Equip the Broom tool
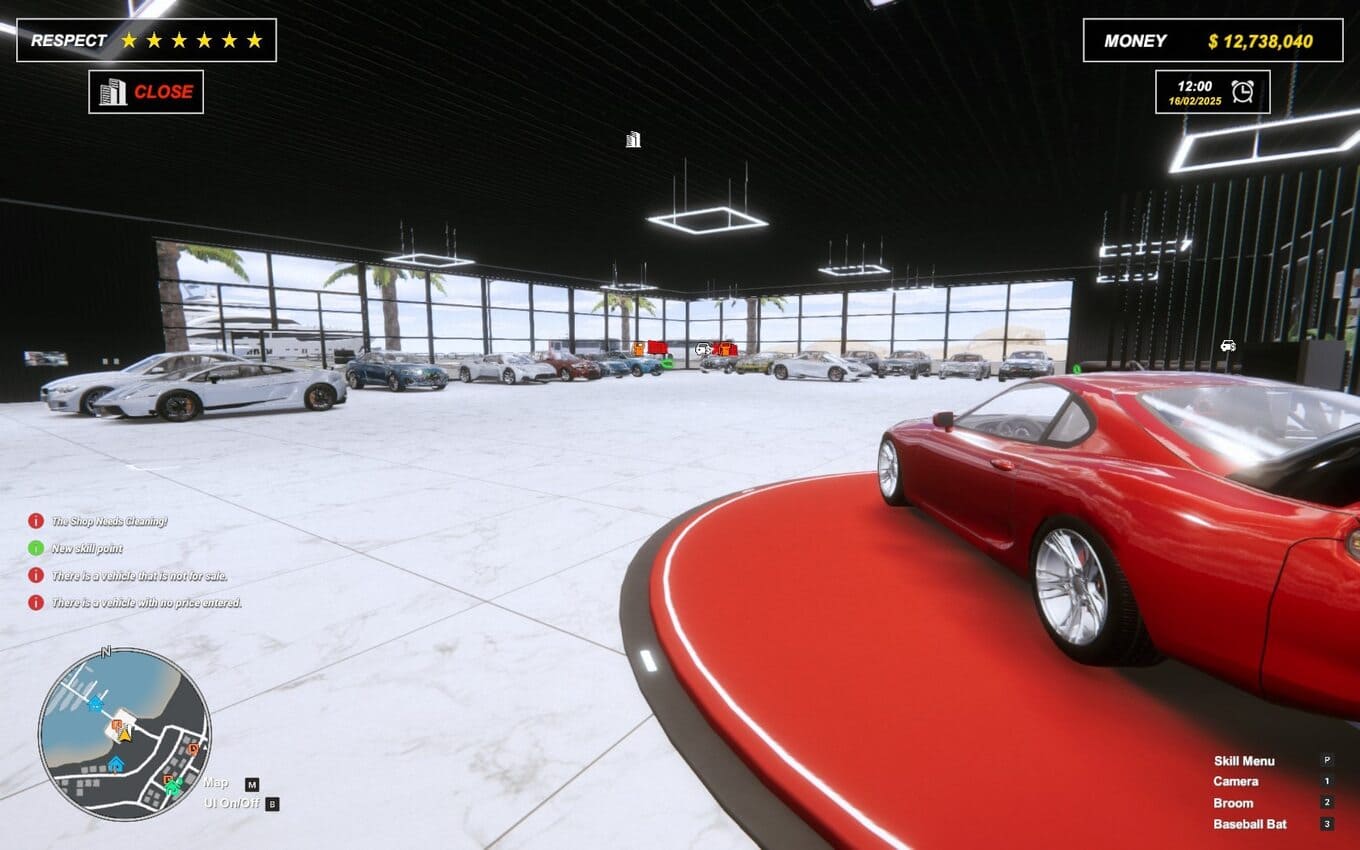Viewport: 1360px width, 850px height. point(1233,803)
